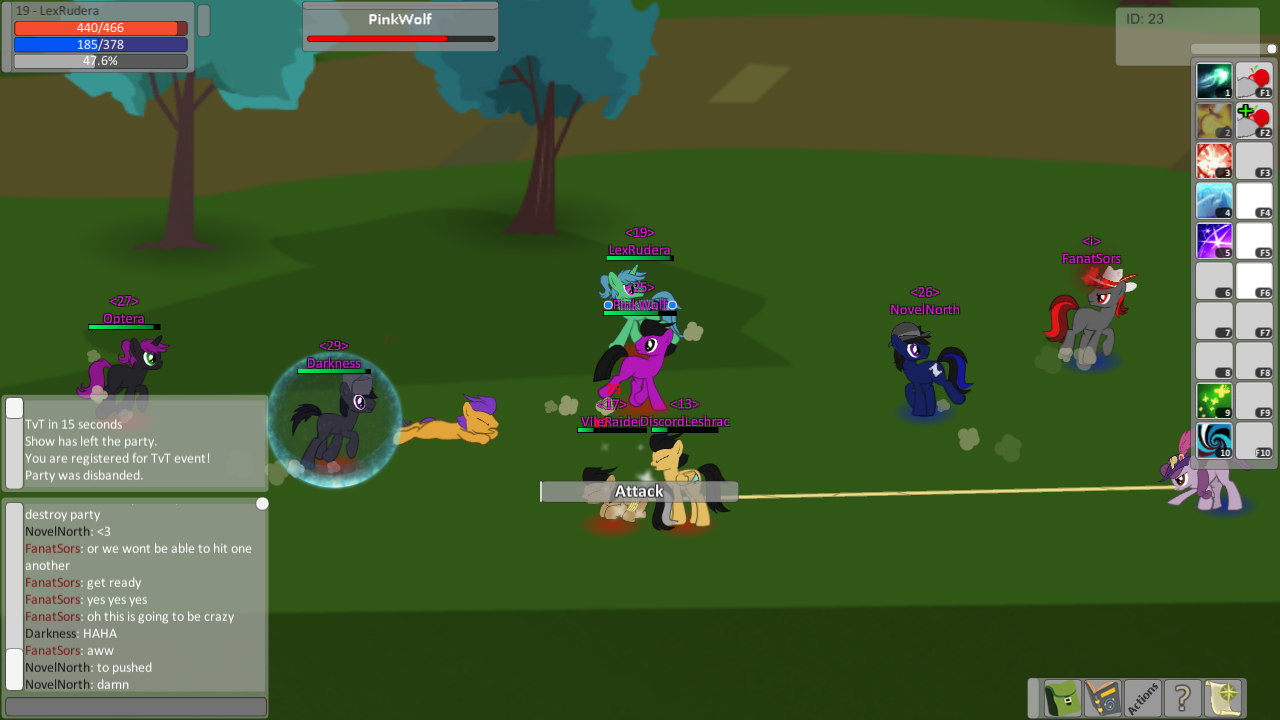Viewport: 1280px width, 720px height.
Task: Activate the green butterflies skill in slot 9
Action: pos(1213,400)
